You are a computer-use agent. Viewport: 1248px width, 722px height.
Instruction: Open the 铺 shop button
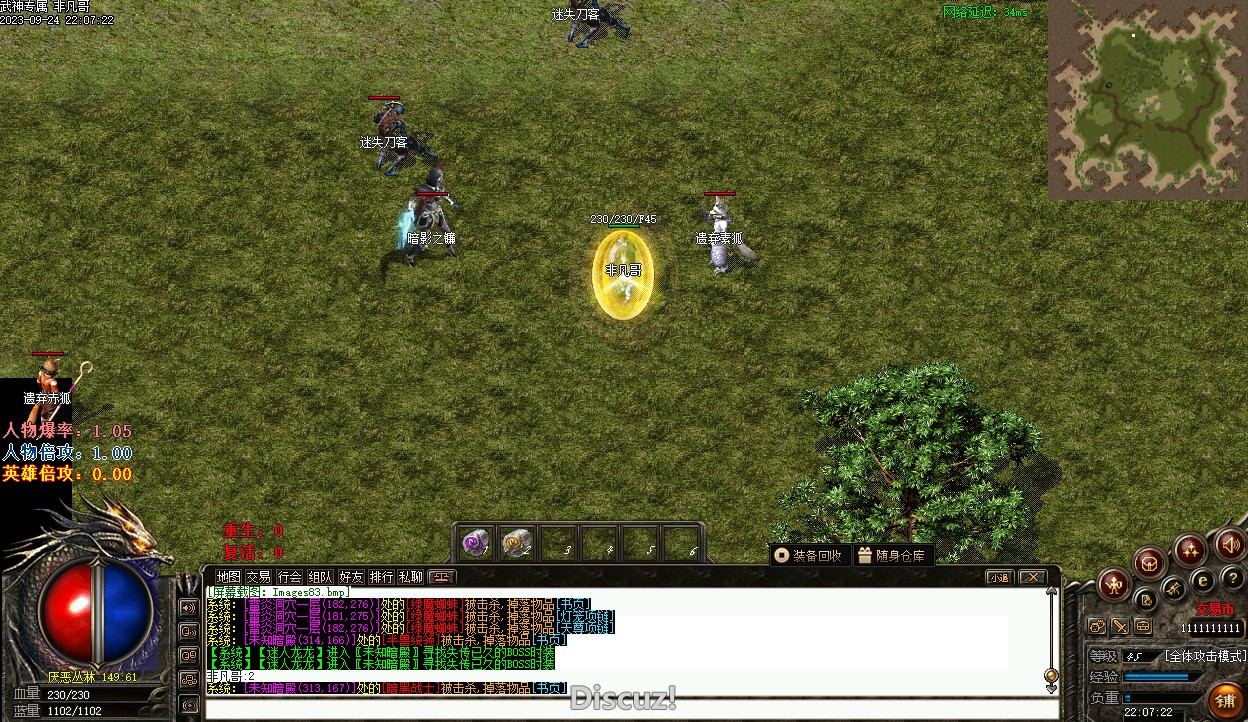pos(1224,701)
